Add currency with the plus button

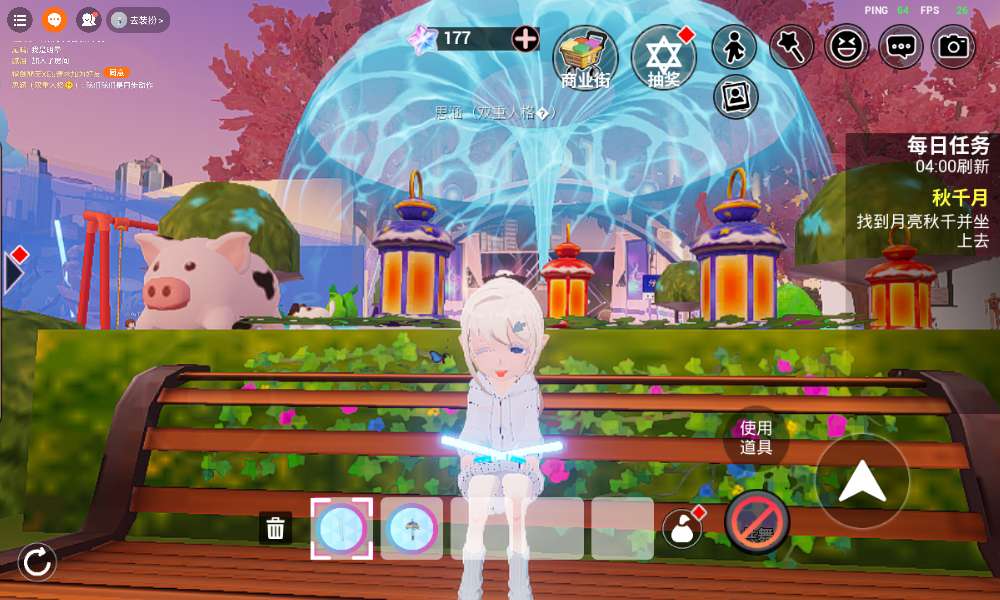click(x=525, y=39)
